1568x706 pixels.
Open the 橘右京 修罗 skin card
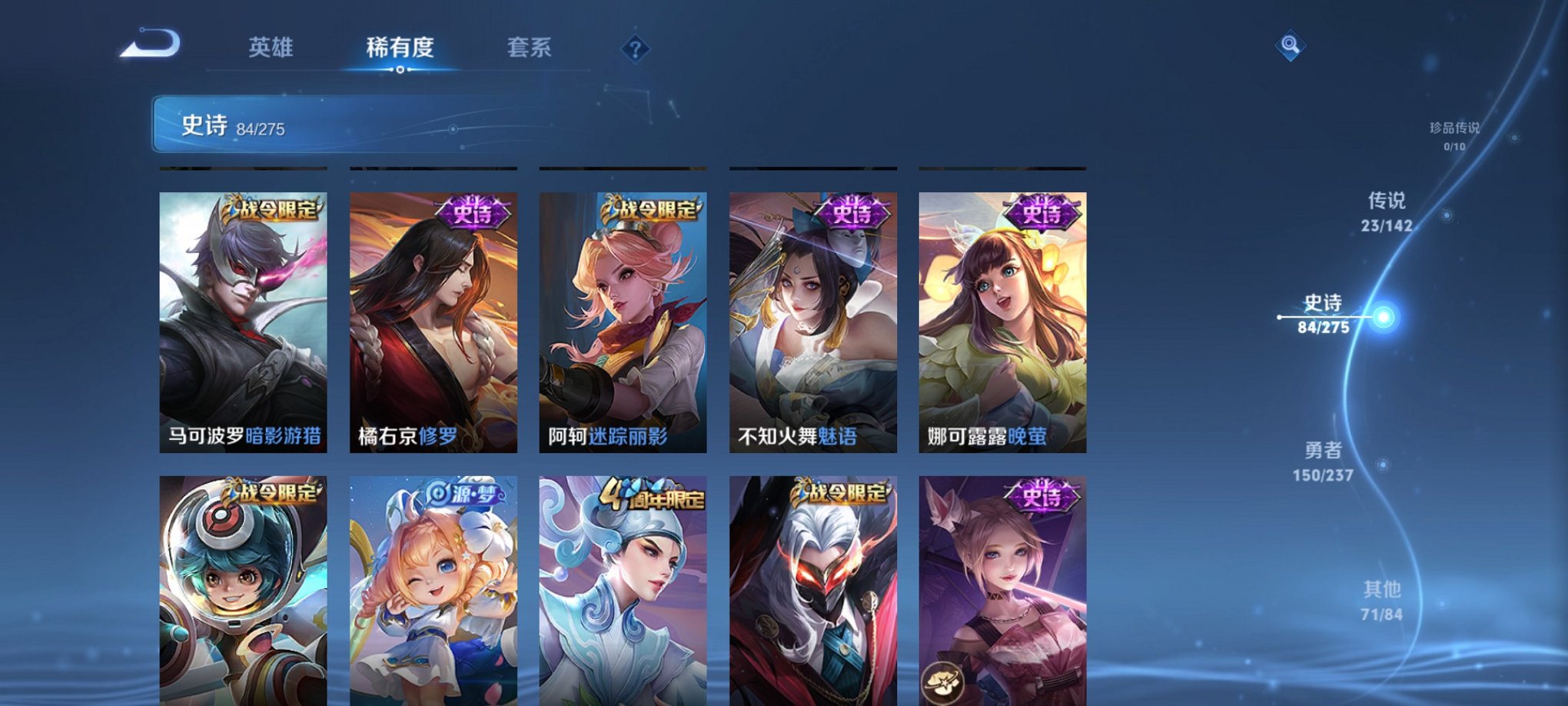point(433,323)
